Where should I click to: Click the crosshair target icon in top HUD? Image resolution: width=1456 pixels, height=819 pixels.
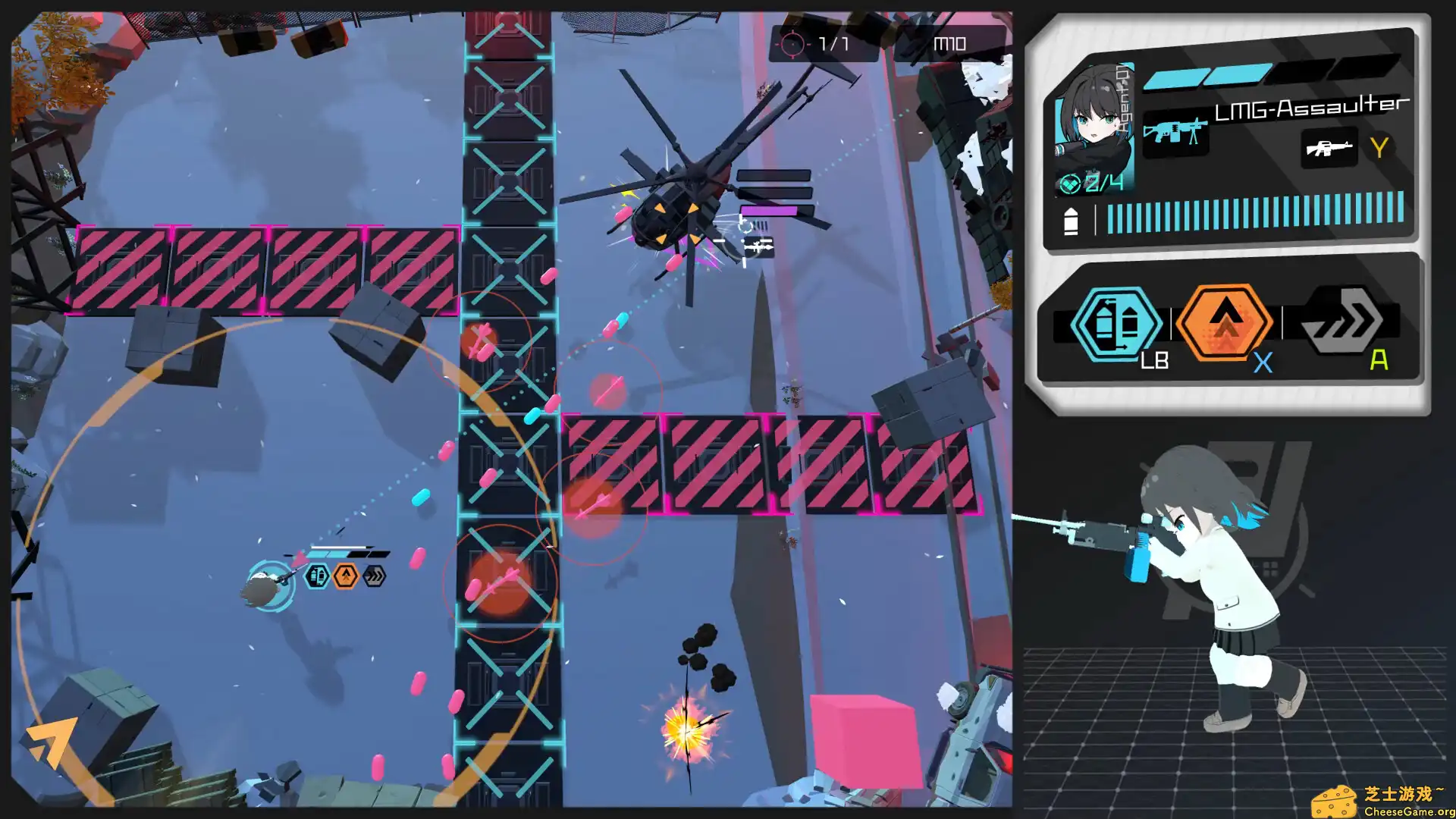pos(792,43)
